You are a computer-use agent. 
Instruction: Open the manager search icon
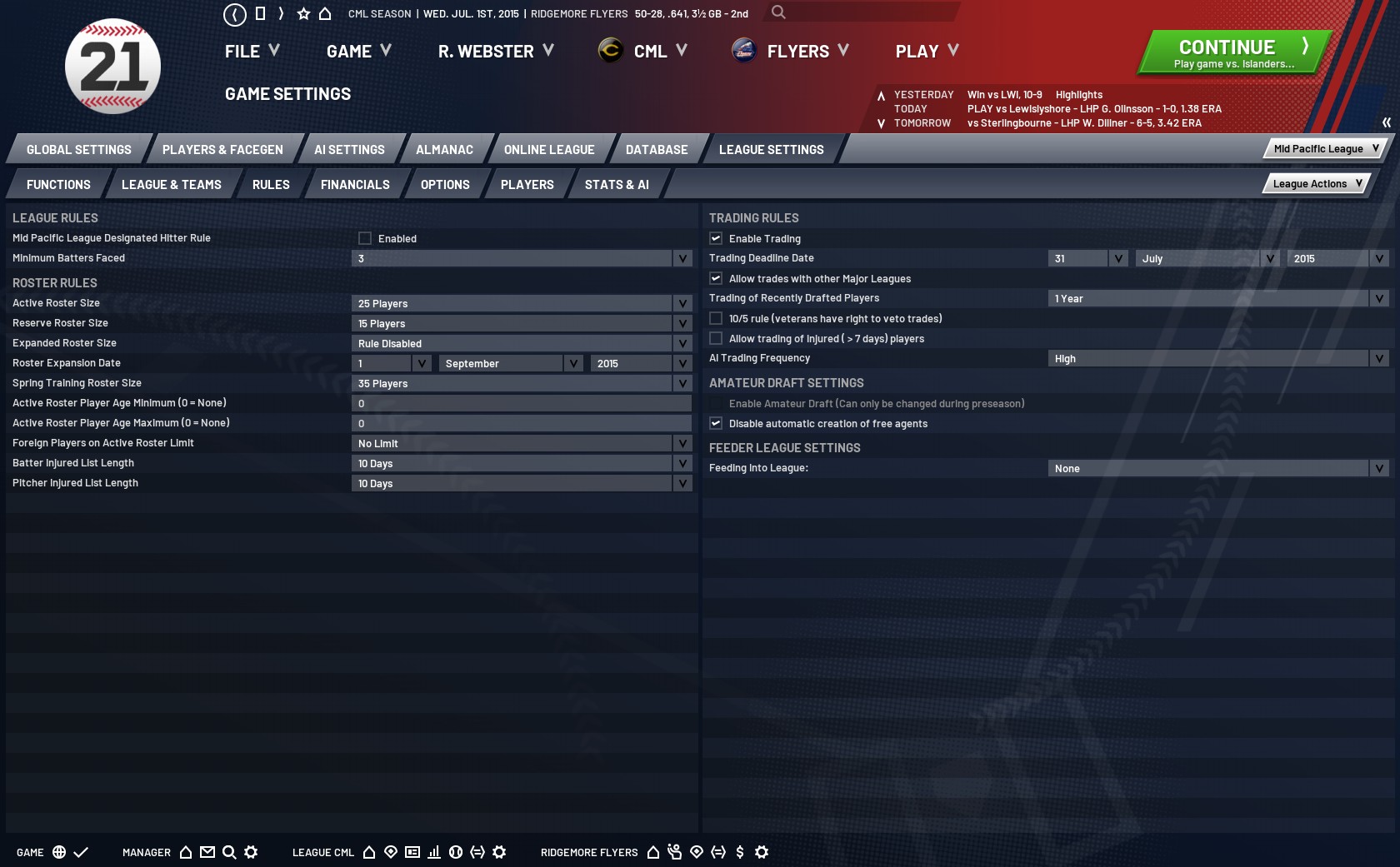pyautogui.click(x=227, y=852)
